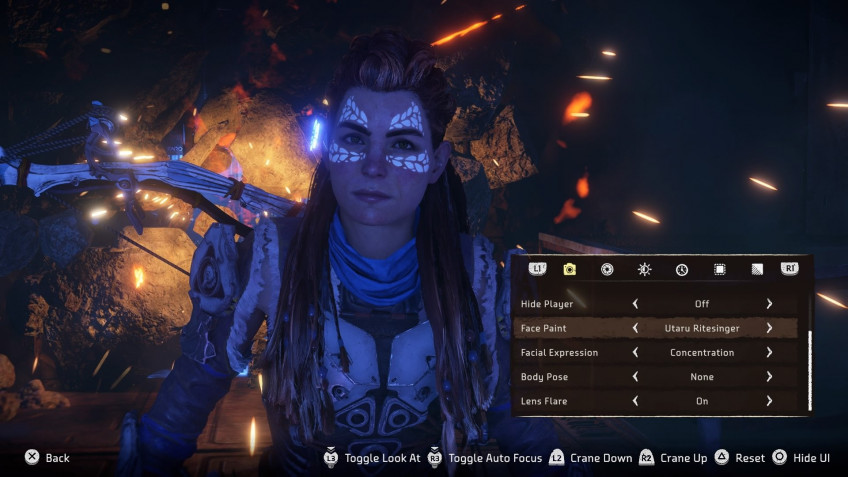This screenshot has width=848, height=477.
Task: Click left arrow on Lens Flare
Action: [x=635, y=401]
